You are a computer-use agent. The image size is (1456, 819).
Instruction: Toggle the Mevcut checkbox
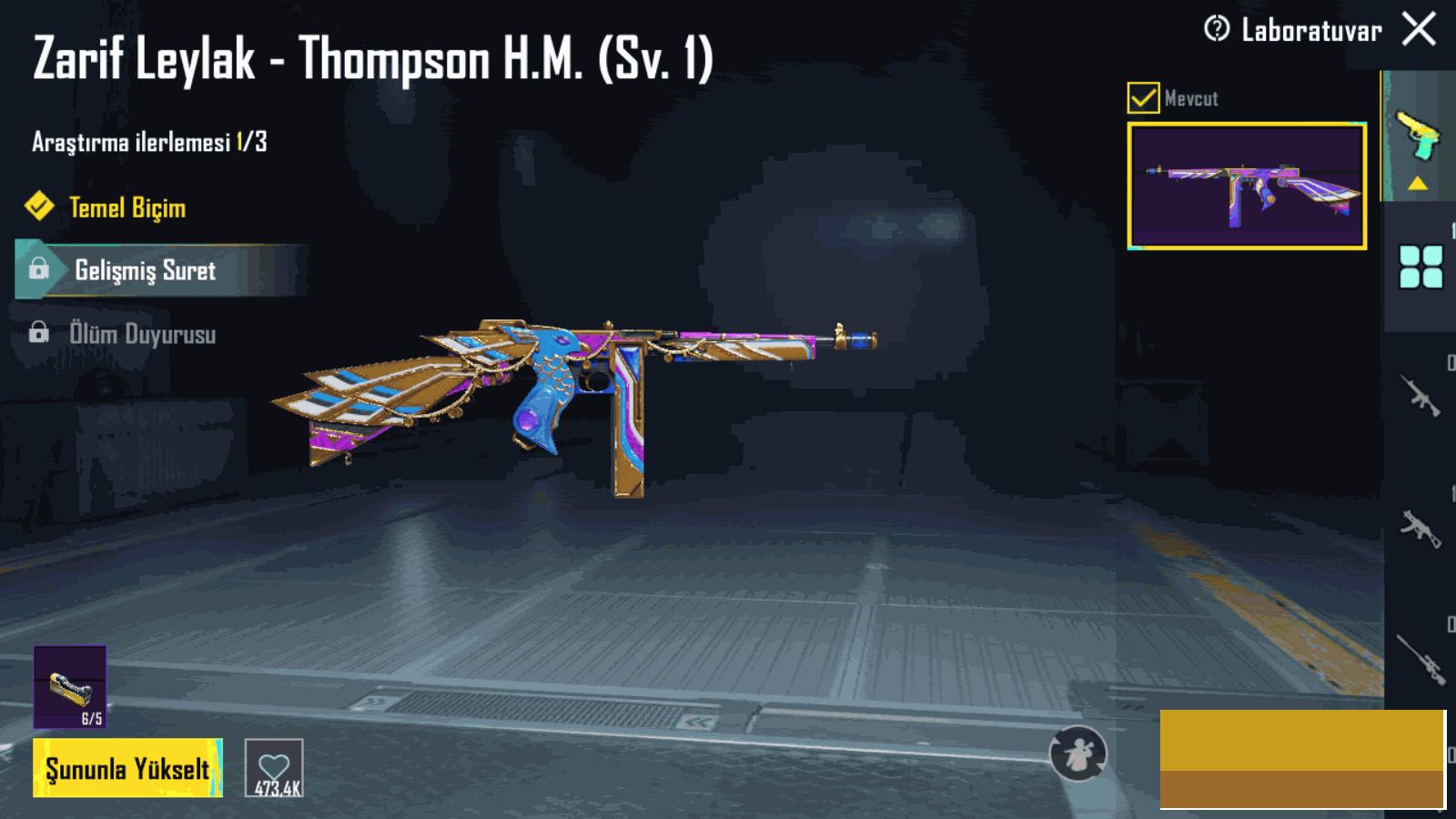(x=1143, y=97)
